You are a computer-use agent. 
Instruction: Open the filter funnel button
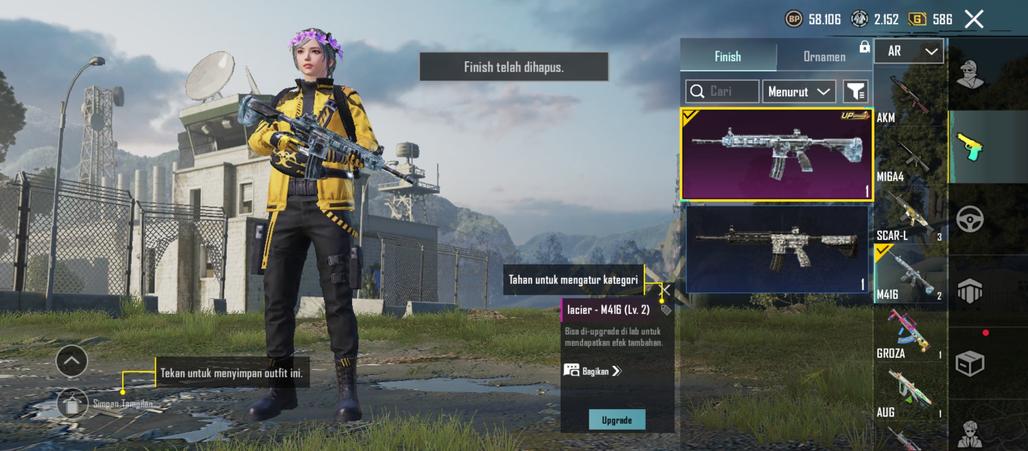point(856,91)
